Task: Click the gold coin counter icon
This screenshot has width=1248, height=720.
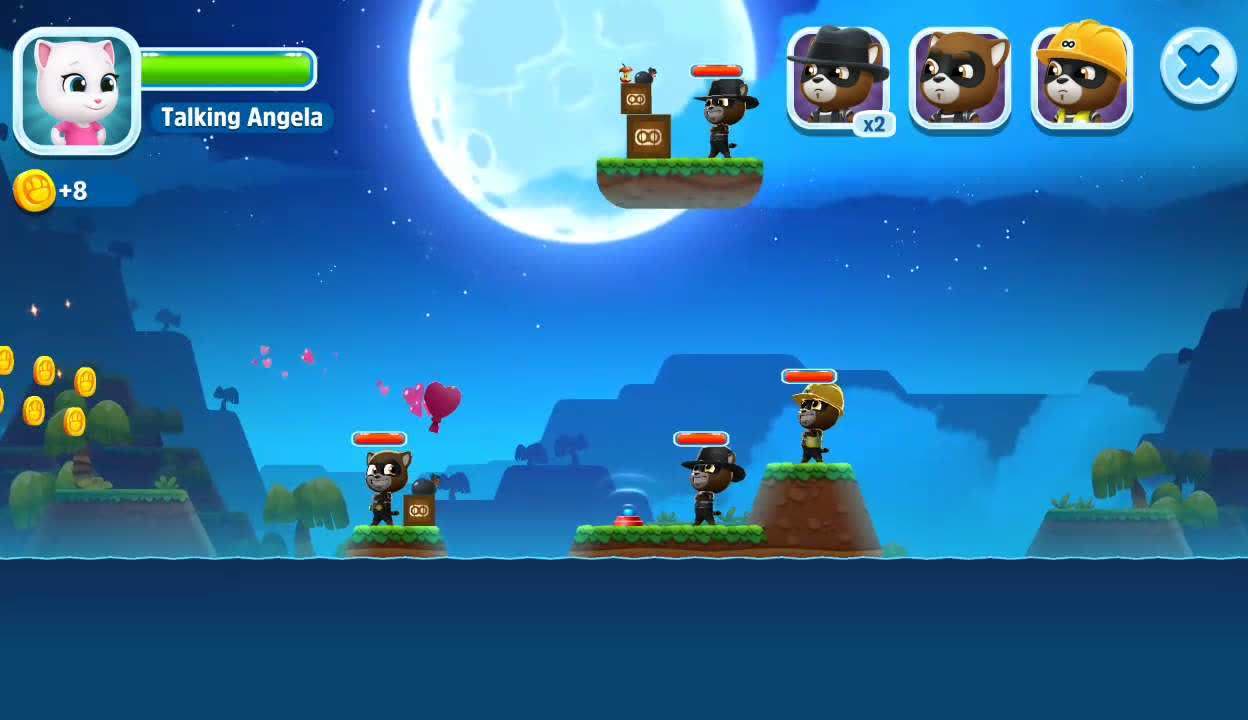Action: click(33, 190)
